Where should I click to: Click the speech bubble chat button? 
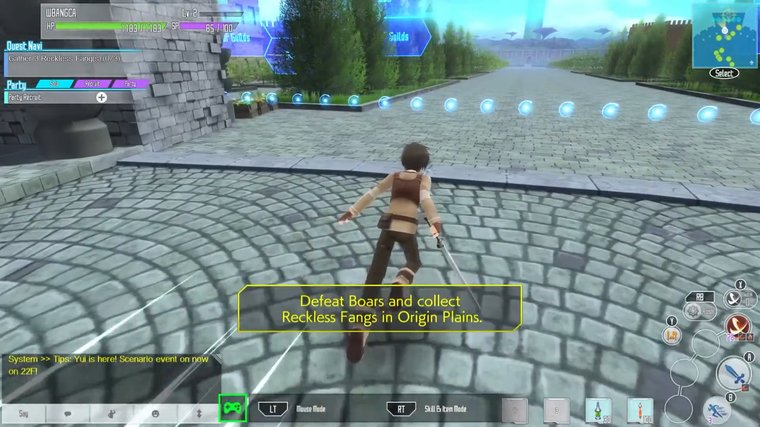pyautogui.click(x=68, y=411)
